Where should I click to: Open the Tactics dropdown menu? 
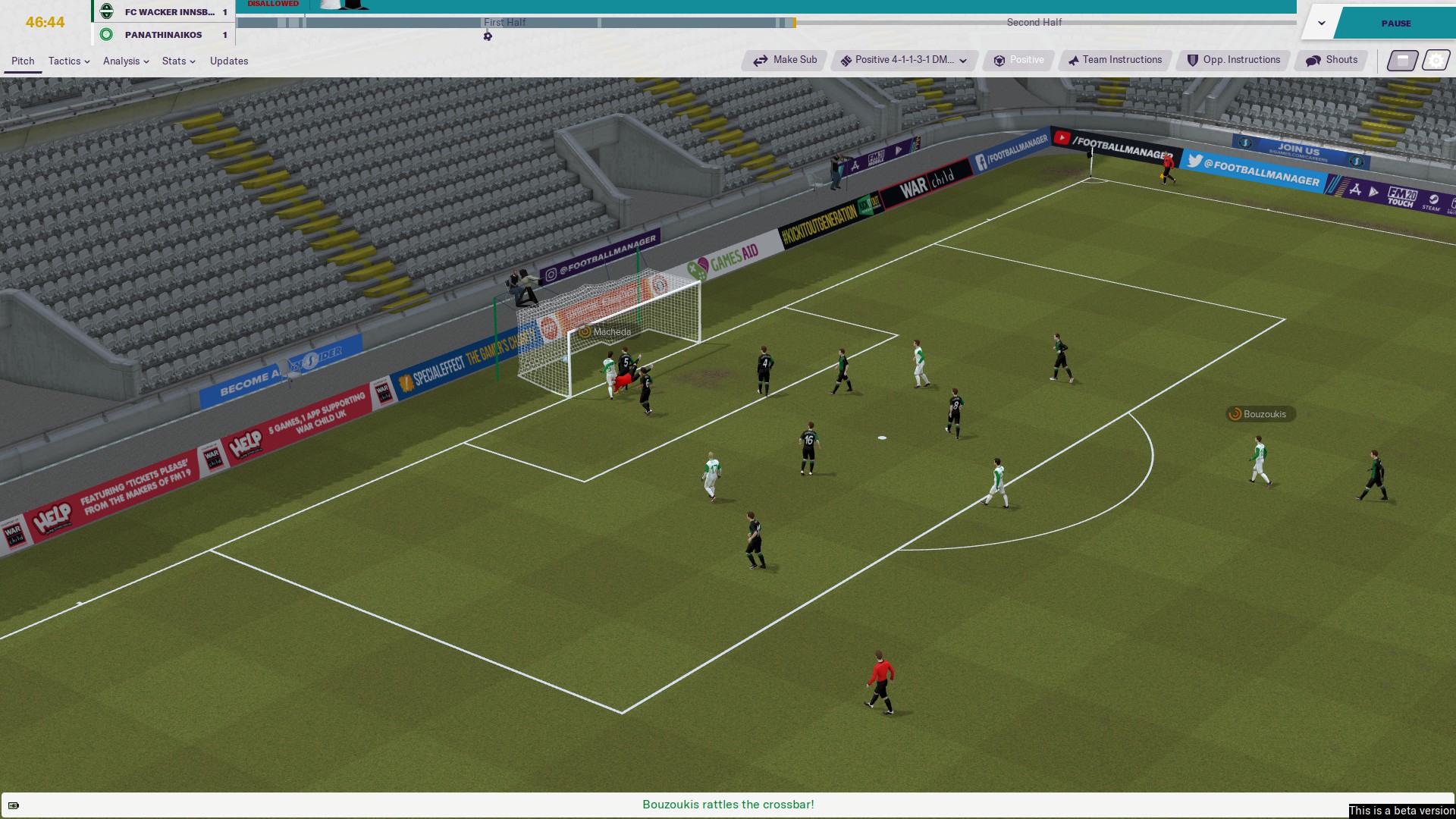(68, 61)
